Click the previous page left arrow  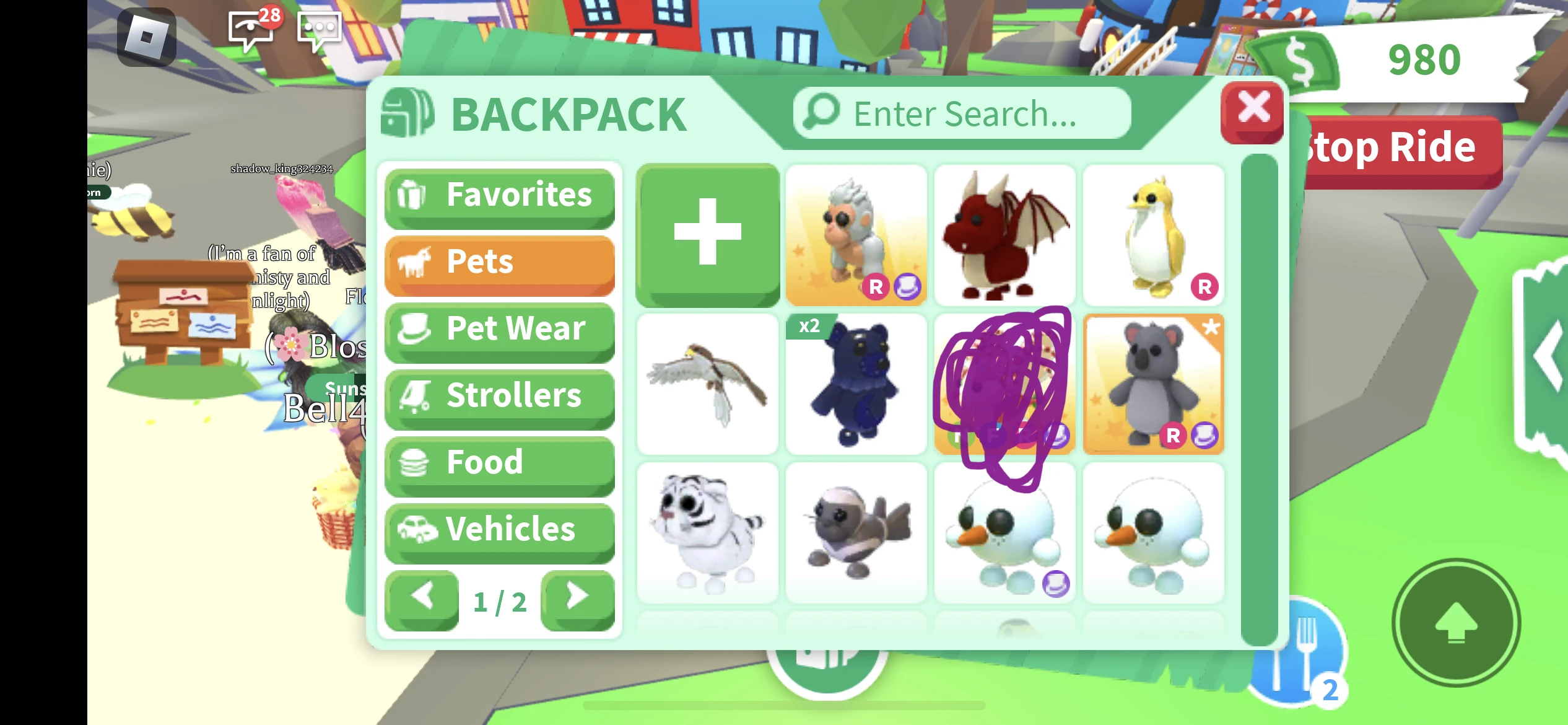tap(422, 597)
